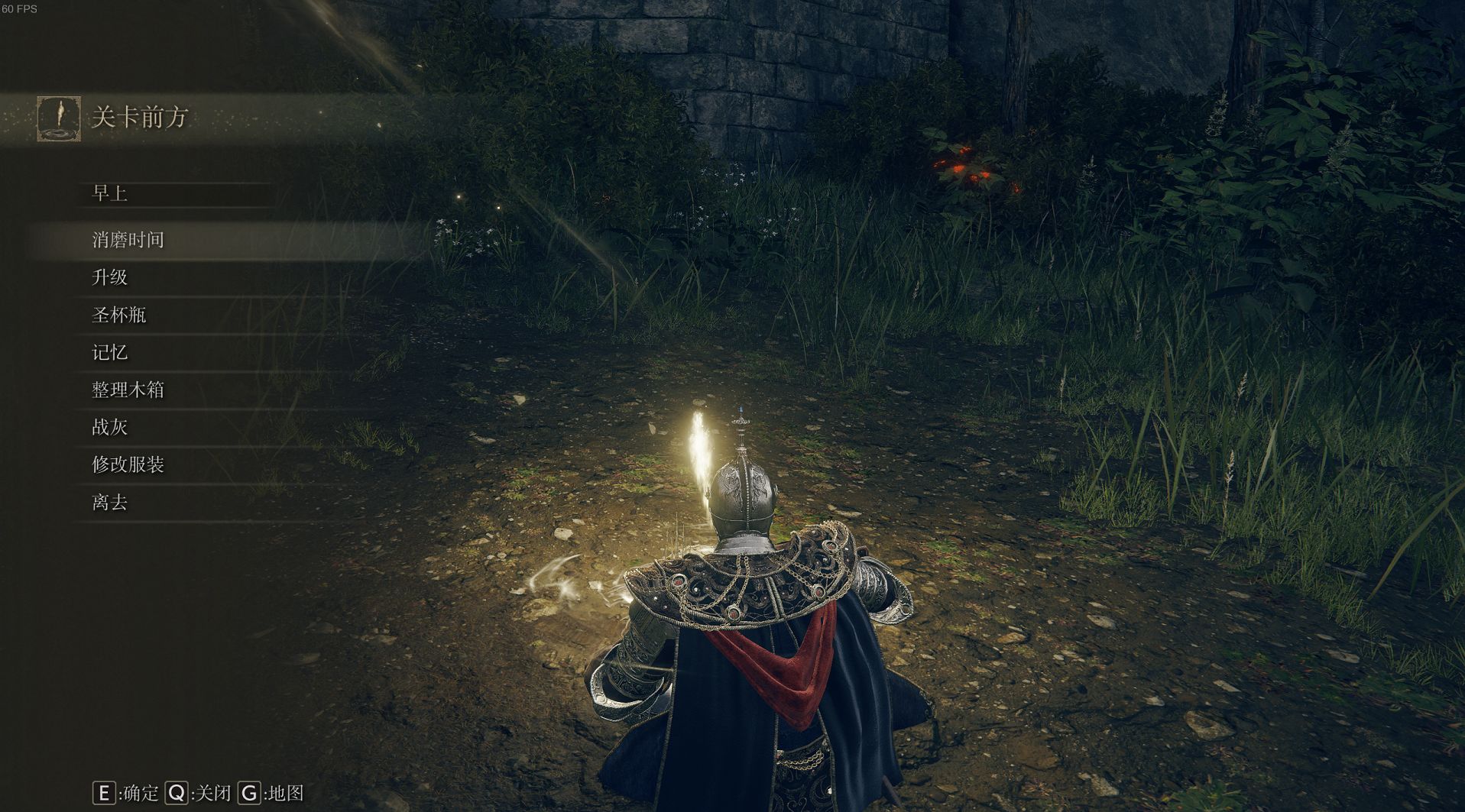Image resolution: width=1465 pixels, height=812 pixels.
Task: Select 消磨时间 to pass time
Action: (x=128, y=240)
